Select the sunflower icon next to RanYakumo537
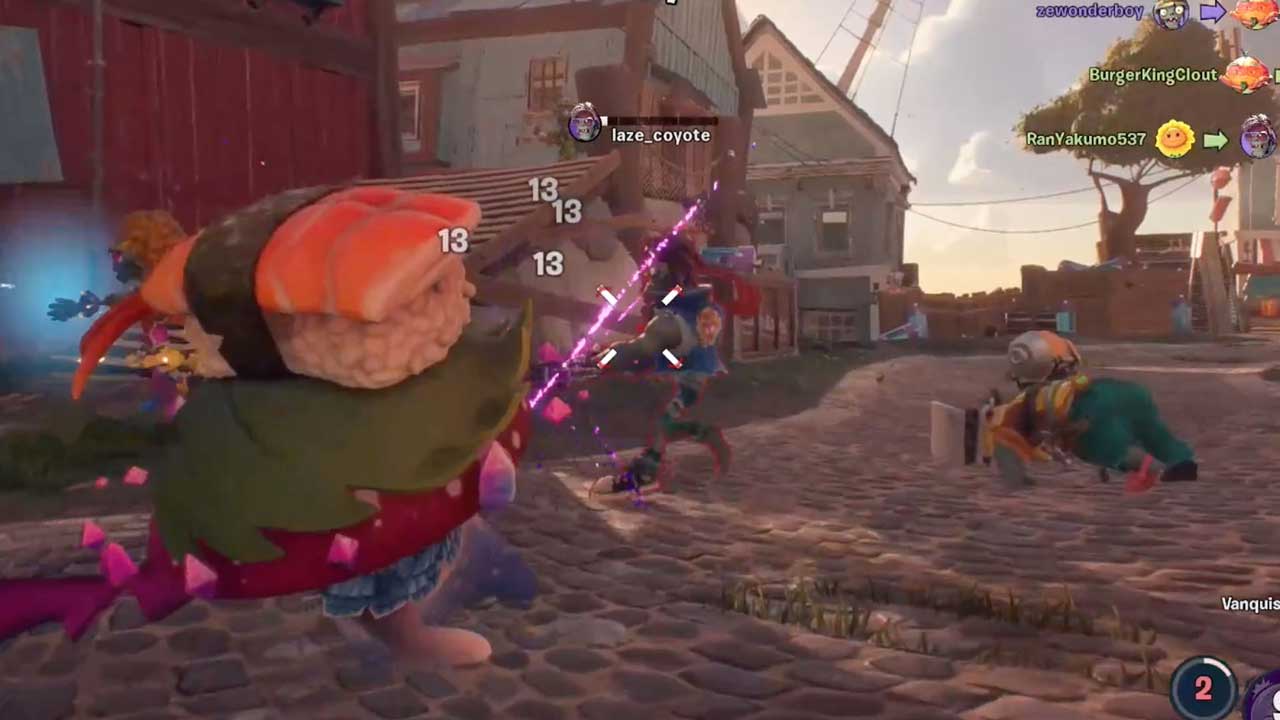This screenshot has height=720, width=1280. (1173, 139)
